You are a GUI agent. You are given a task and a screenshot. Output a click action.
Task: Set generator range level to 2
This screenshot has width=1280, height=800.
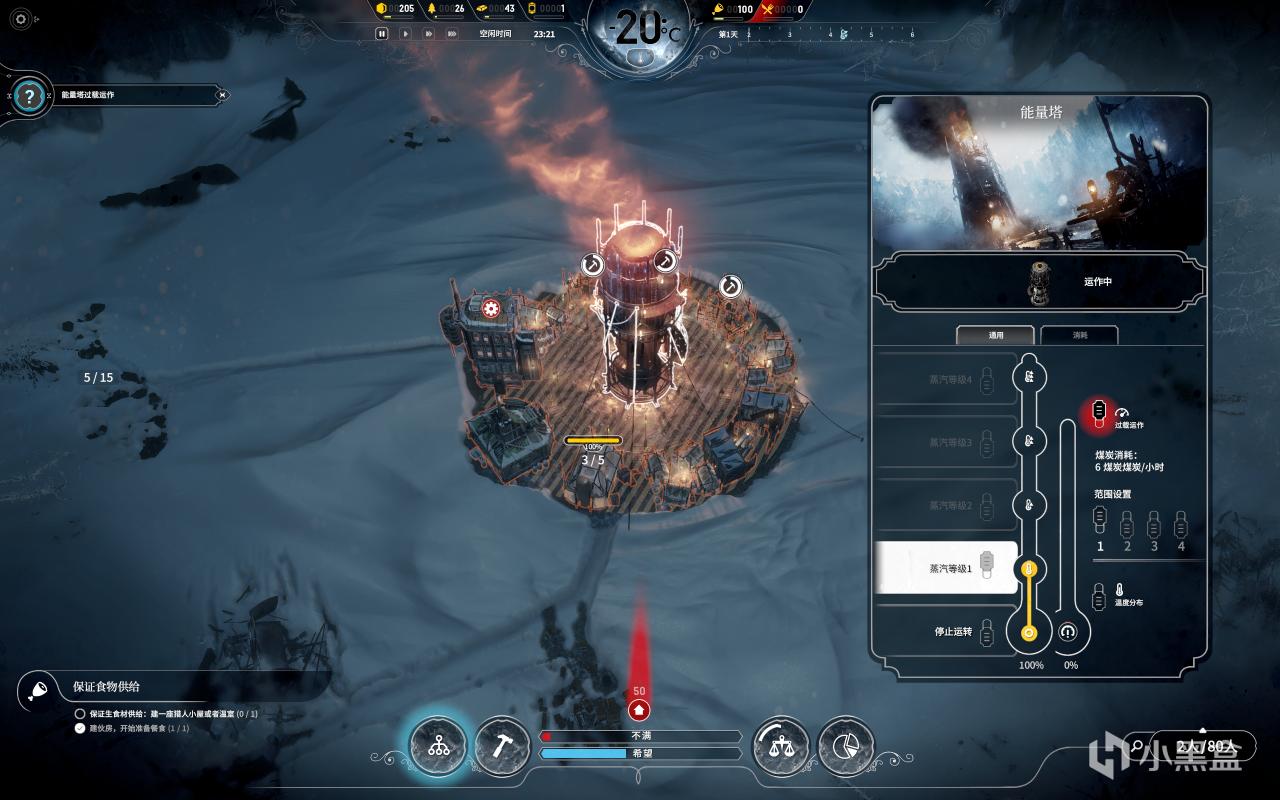point(1127,523)
